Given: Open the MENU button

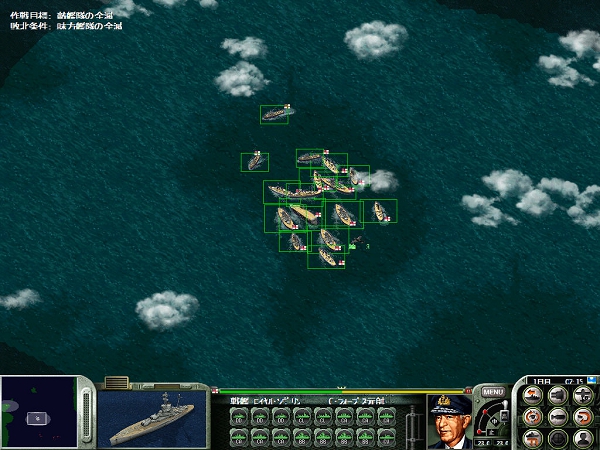Looking at the screenshot, I should pos(492,391).
